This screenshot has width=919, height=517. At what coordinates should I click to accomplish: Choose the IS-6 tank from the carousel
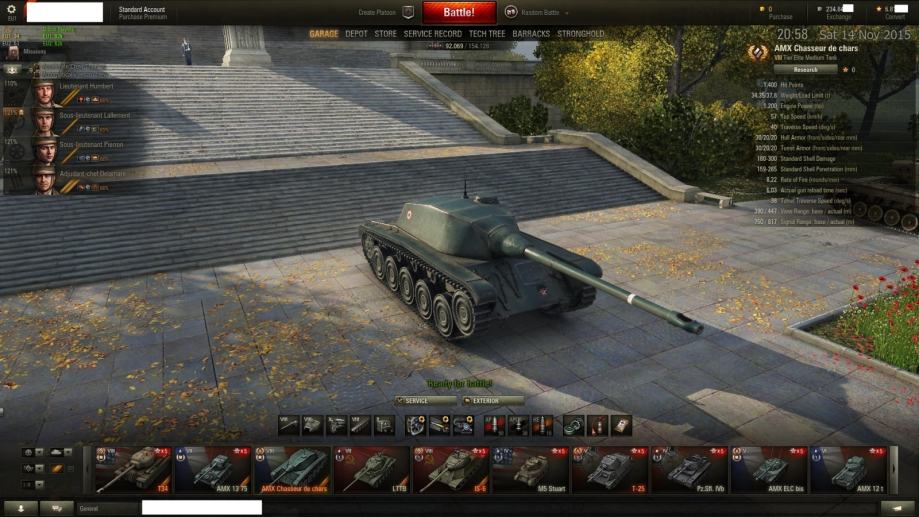[x=451, y=470]
